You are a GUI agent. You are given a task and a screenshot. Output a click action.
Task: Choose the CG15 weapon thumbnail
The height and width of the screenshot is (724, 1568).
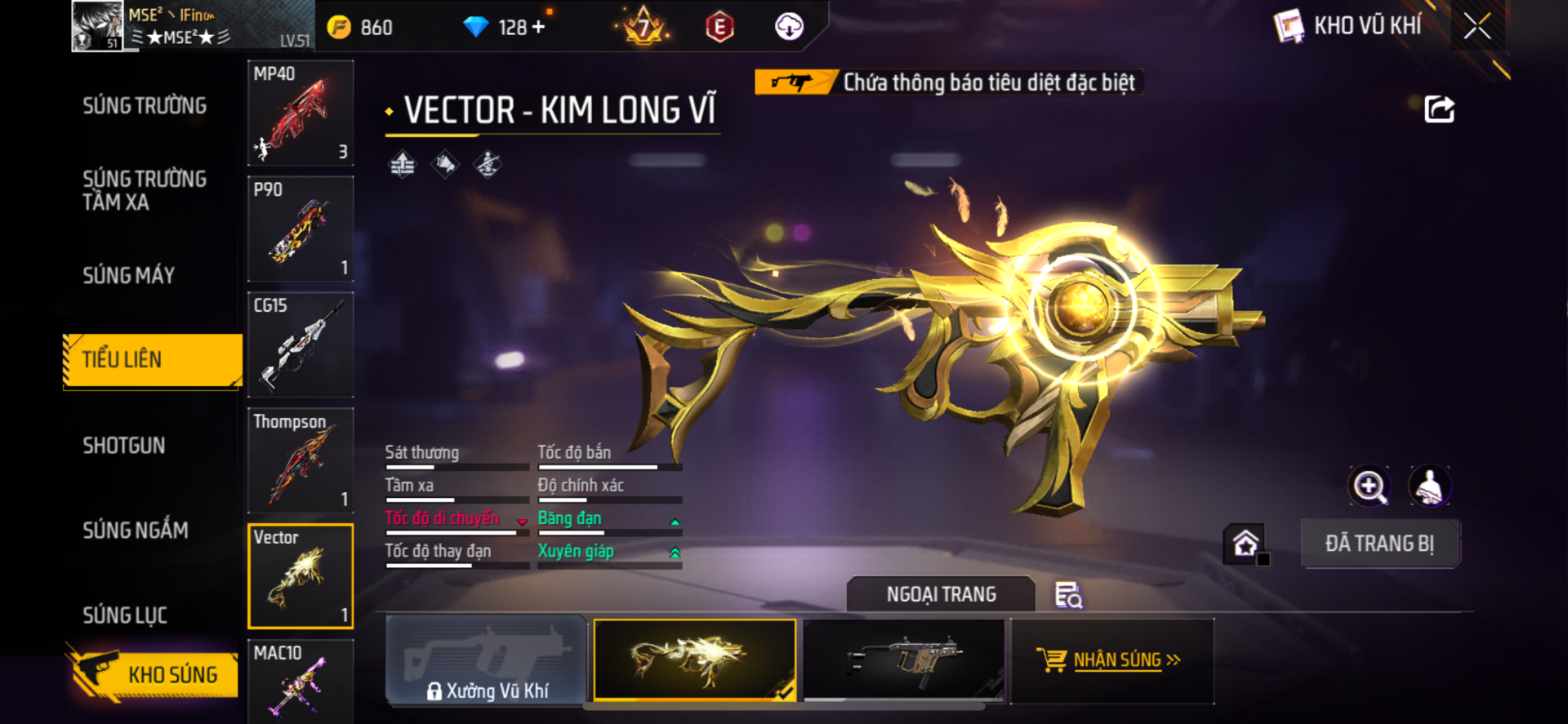click(x=301, y=345)
